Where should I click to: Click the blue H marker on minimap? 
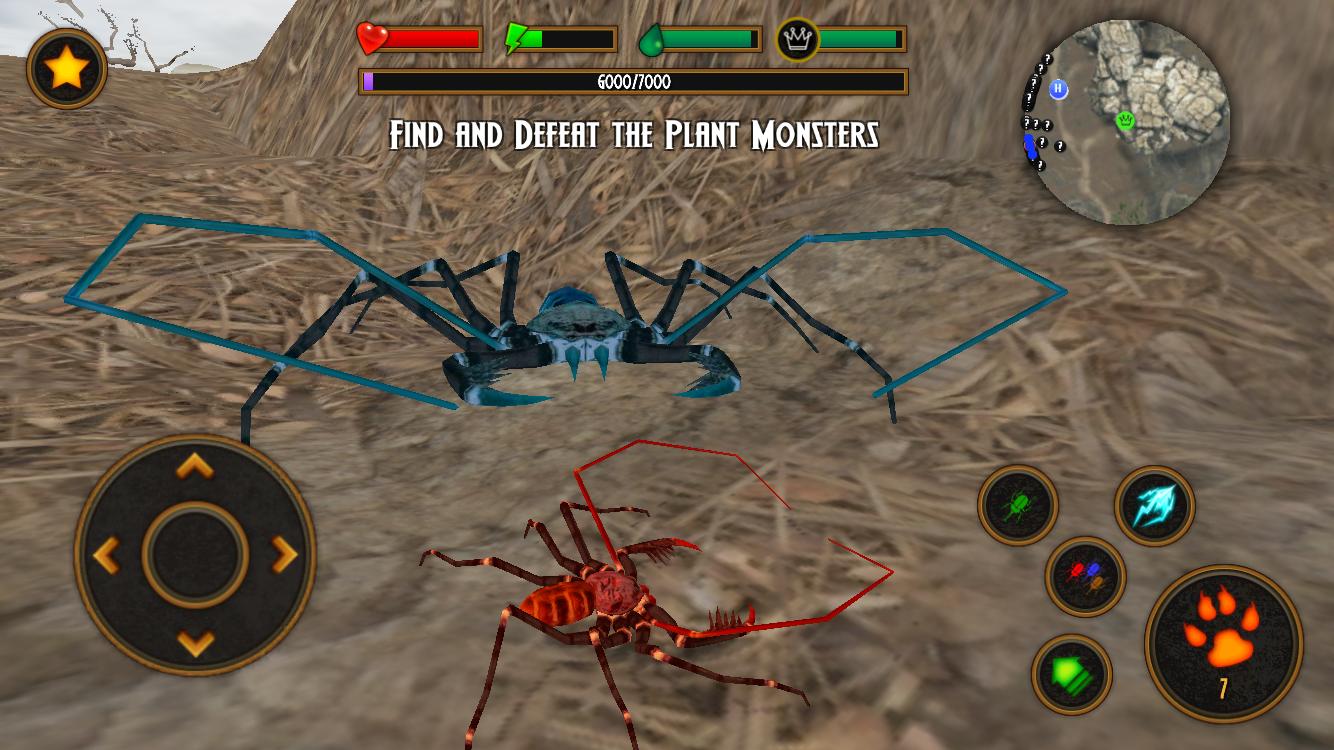(x=1059, y=89)
